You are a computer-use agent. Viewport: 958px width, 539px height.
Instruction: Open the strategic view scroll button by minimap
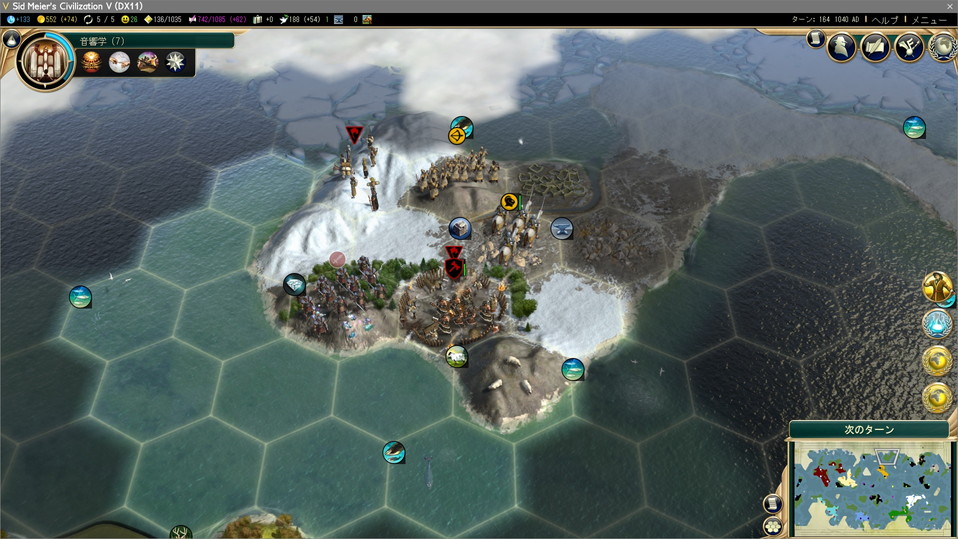click(x=772, y=503)
